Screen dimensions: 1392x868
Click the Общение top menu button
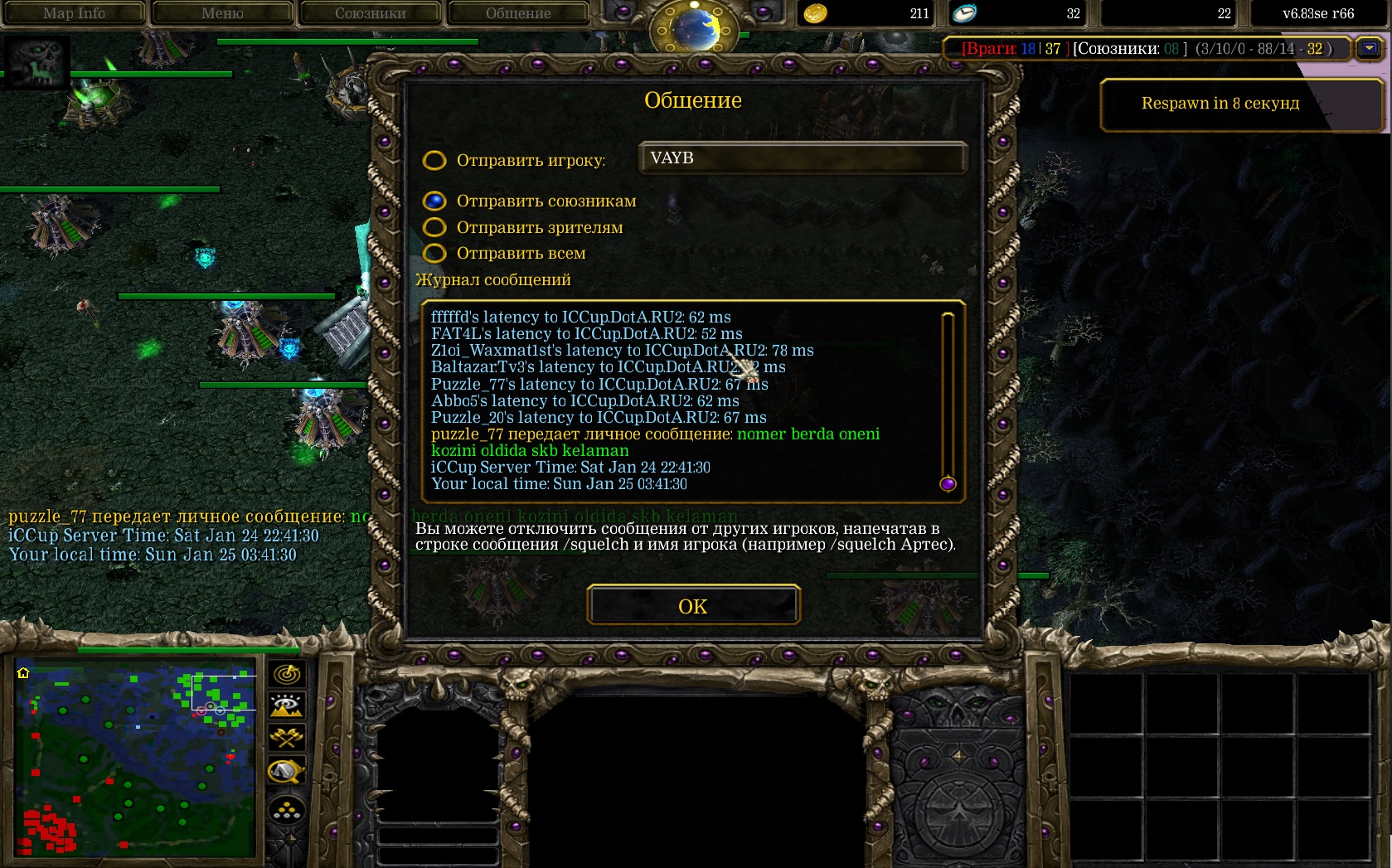518,13
